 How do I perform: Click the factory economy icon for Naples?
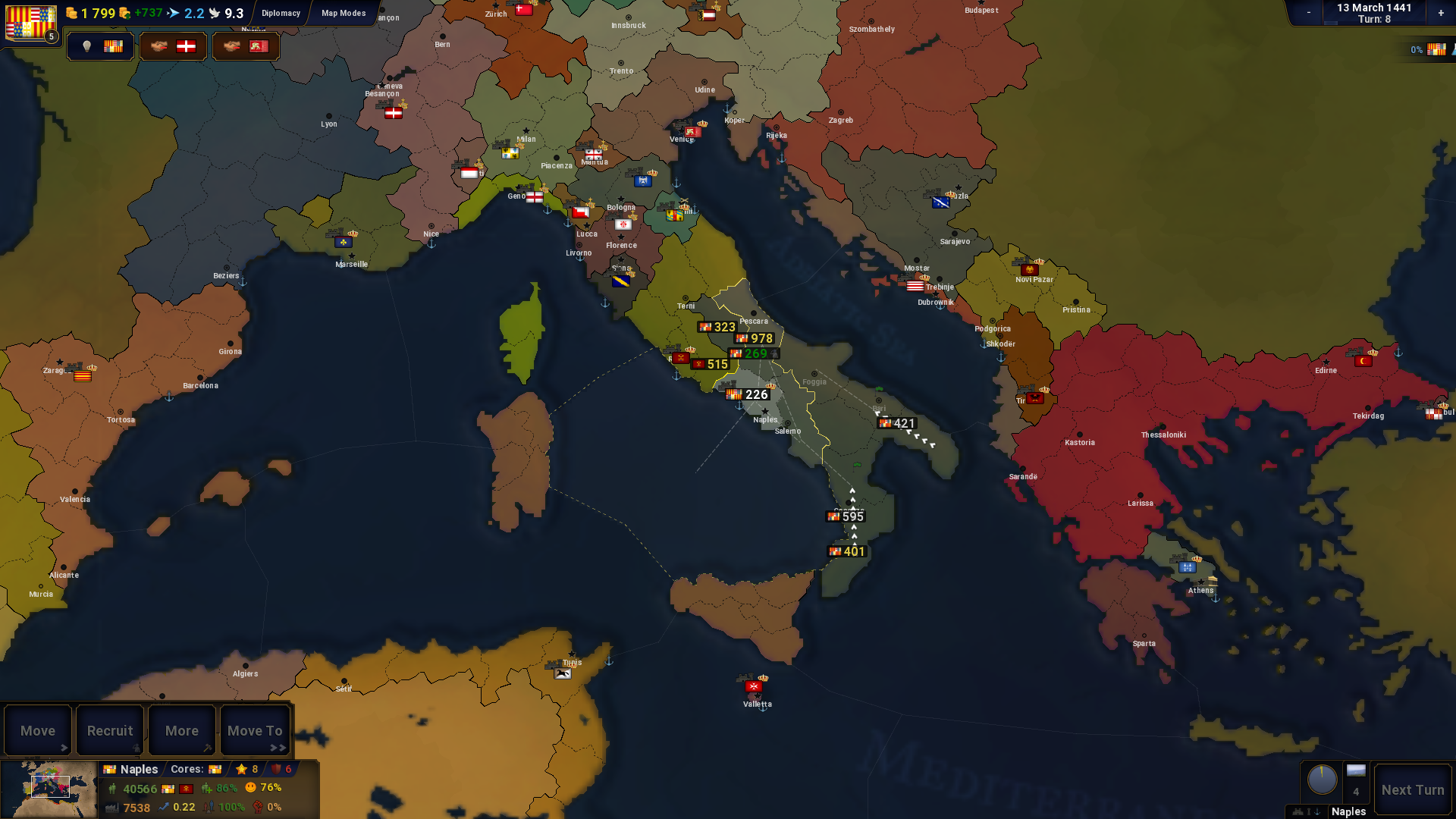tap(111, 808)
